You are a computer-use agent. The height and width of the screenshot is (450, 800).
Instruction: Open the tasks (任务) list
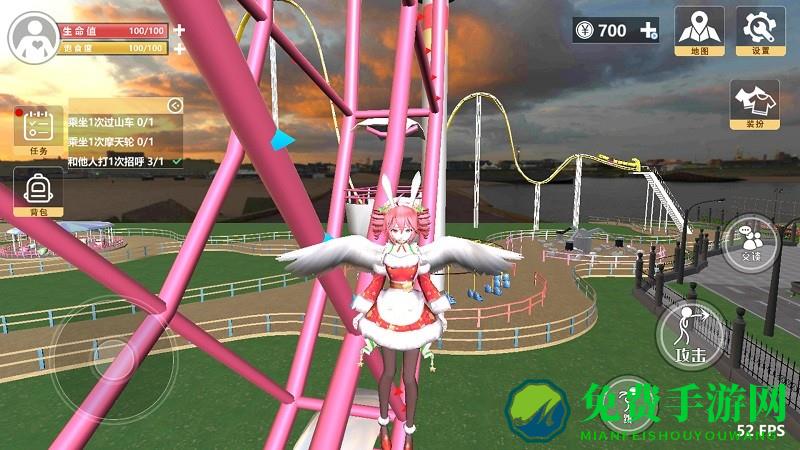pos(38,131)
